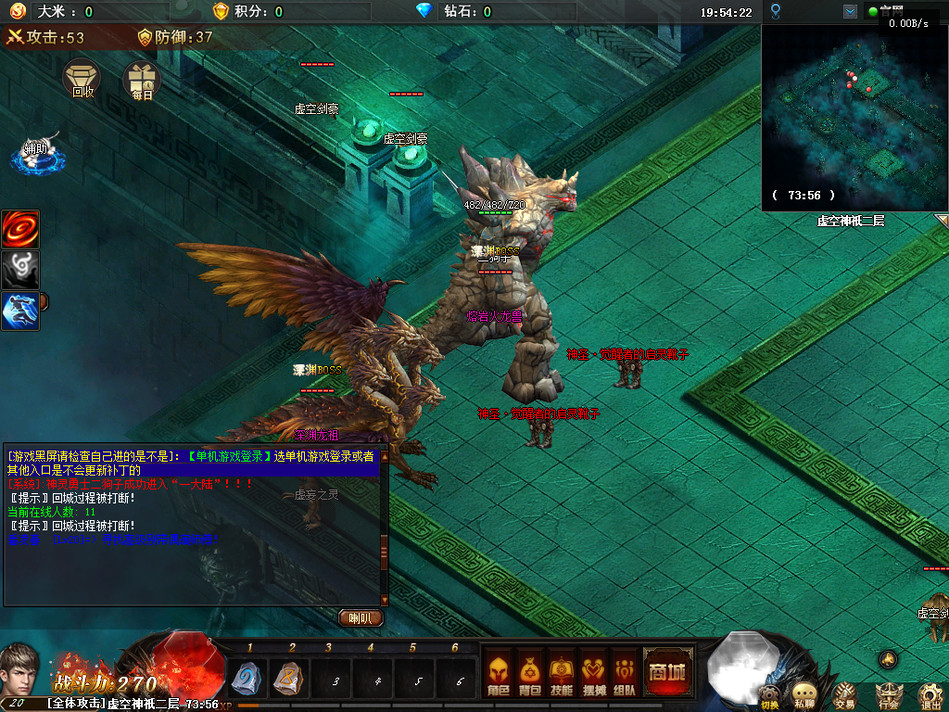Viewport: 949px width, 712px height.
Task: Click the 退出 exit button
Action: (931, 692)
